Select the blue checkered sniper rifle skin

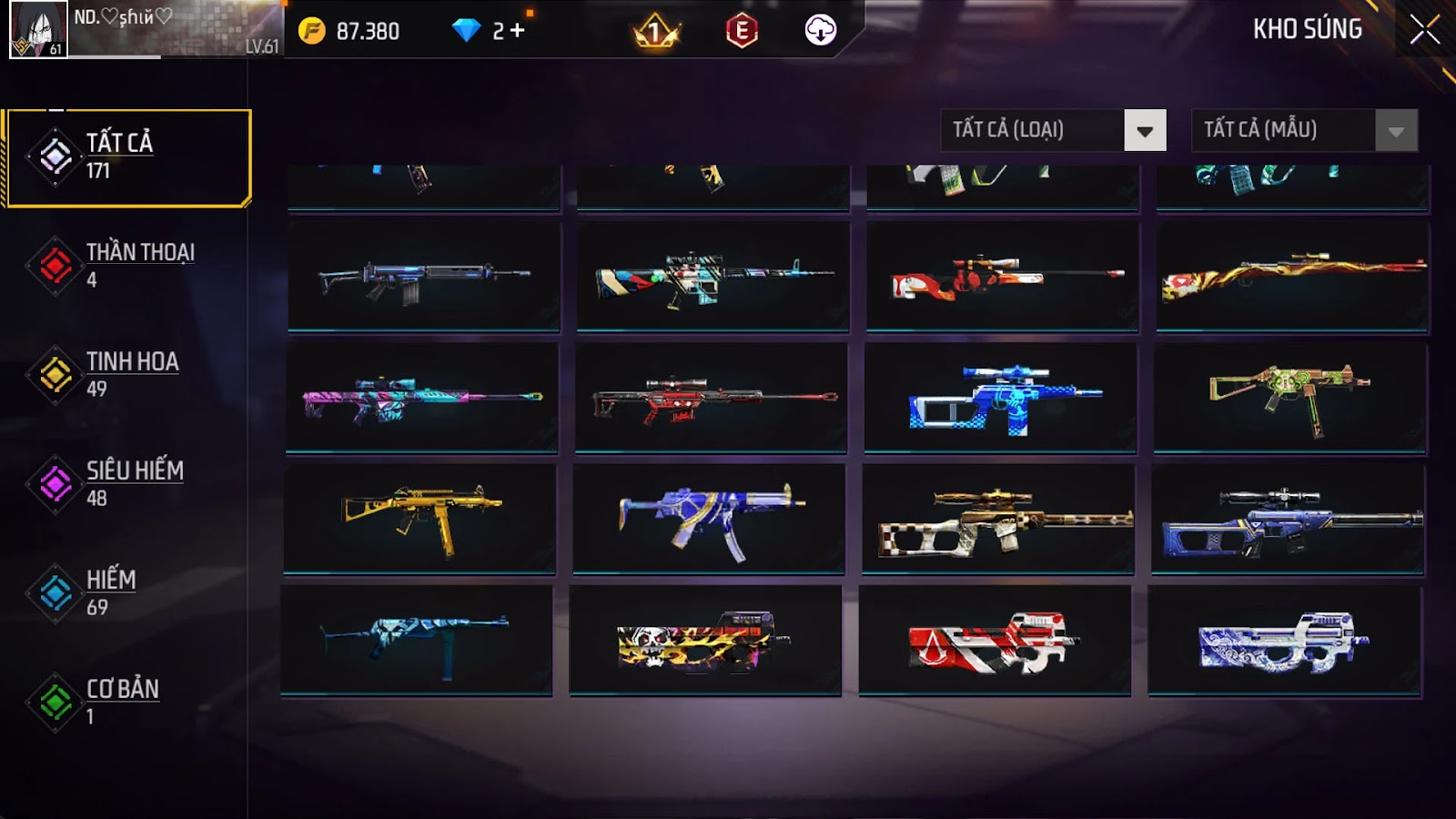(1001, 399)
